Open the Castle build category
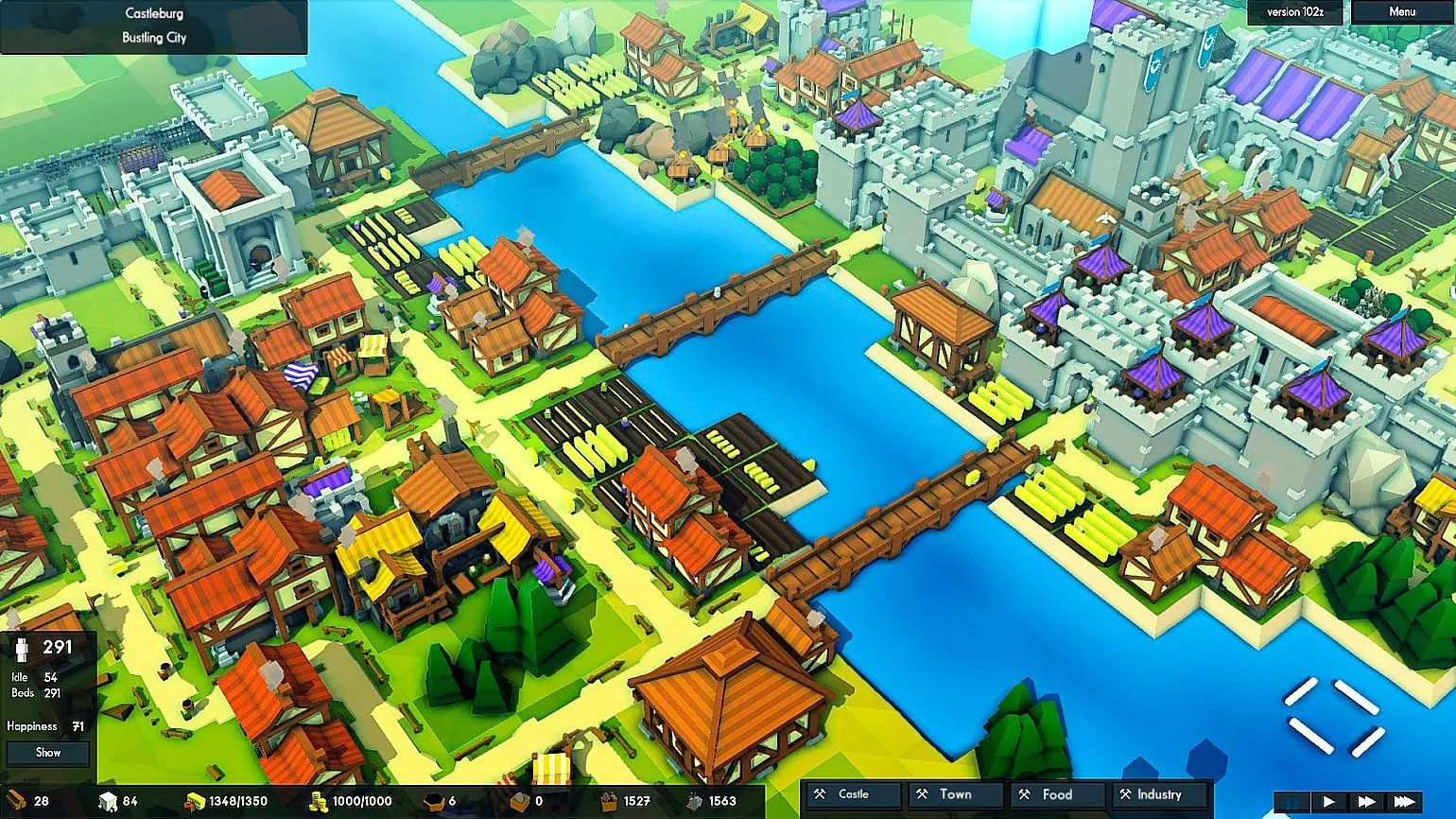Screen dimensions: 1456x819 tap(852, 794)
